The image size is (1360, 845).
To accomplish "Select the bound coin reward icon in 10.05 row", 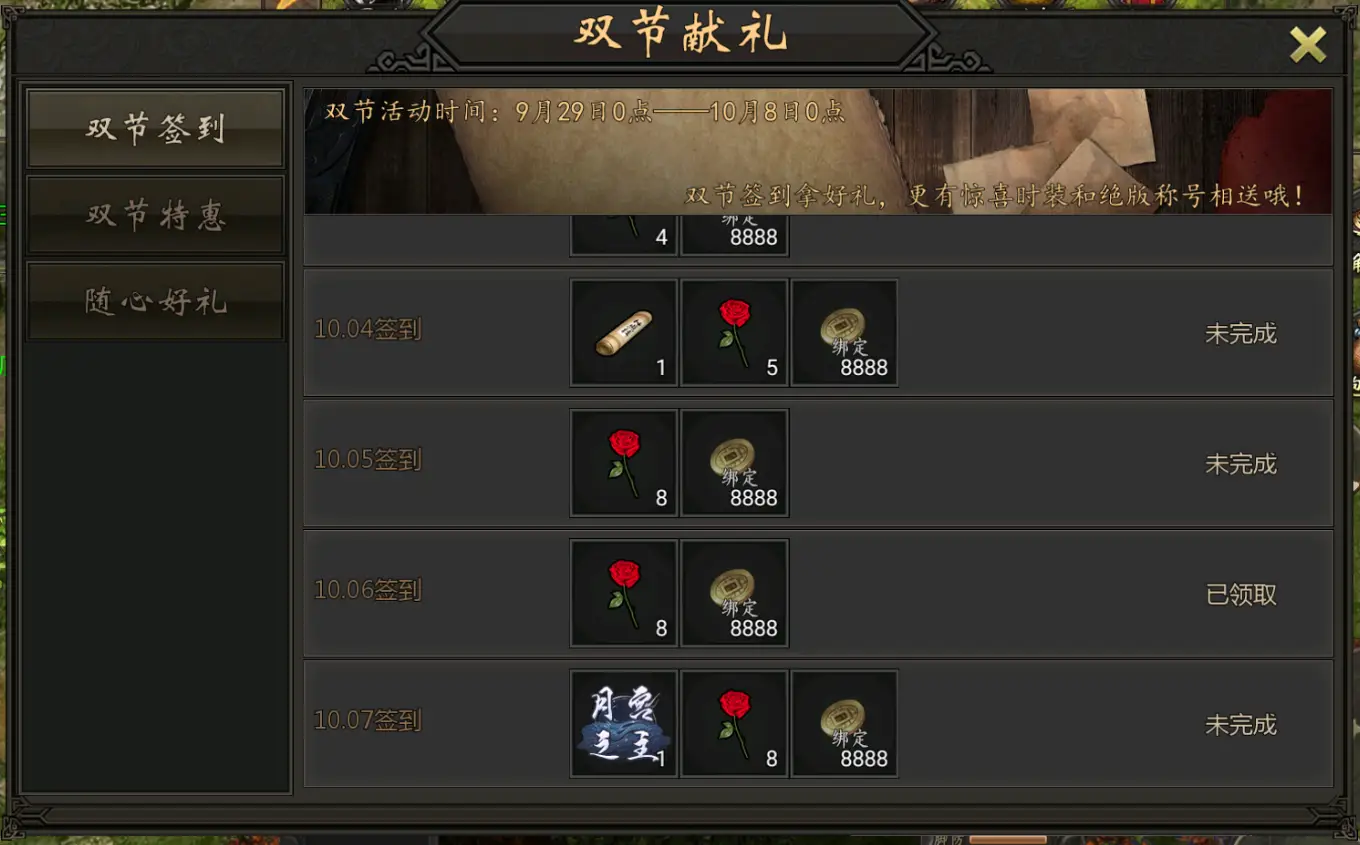I will (734, 462).
